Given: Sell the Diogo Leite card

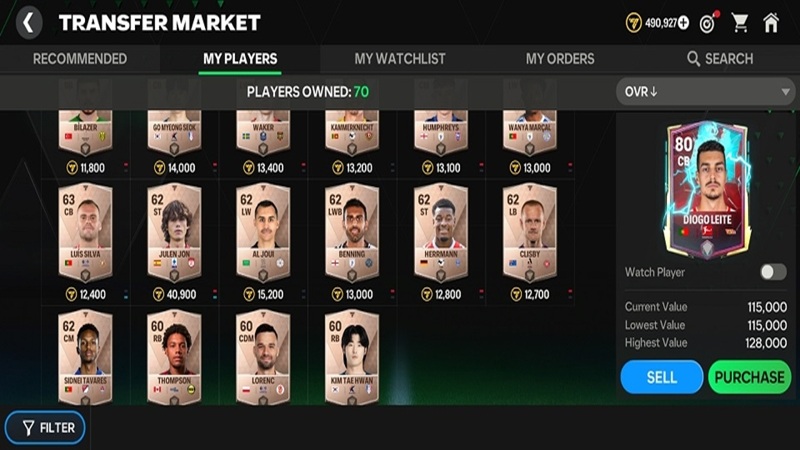Looking at the screenshot, I should [661, 377].
